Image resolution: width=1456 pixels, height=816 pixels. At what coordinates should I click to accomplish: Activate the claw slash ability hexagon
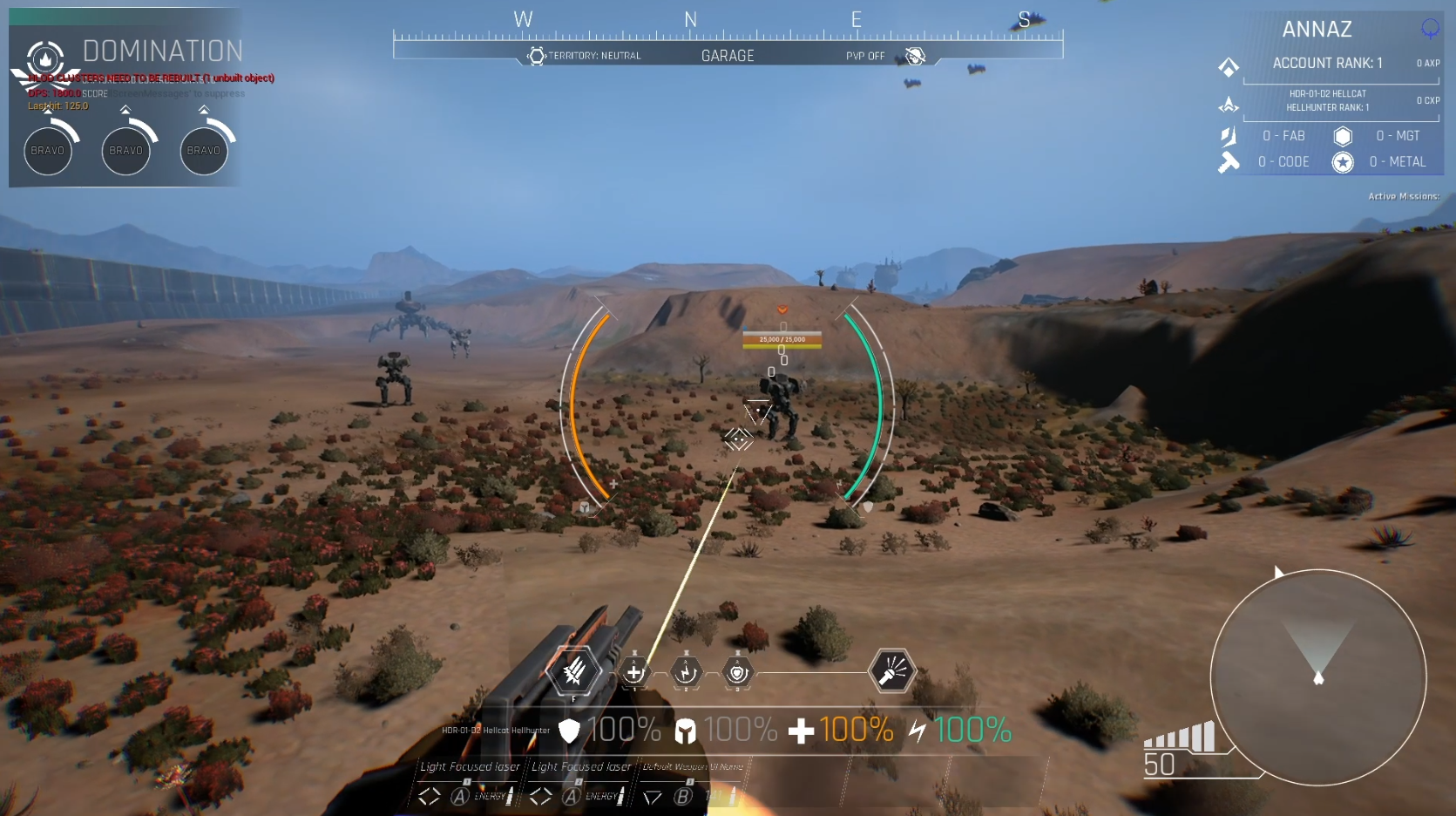pos(573,672)
